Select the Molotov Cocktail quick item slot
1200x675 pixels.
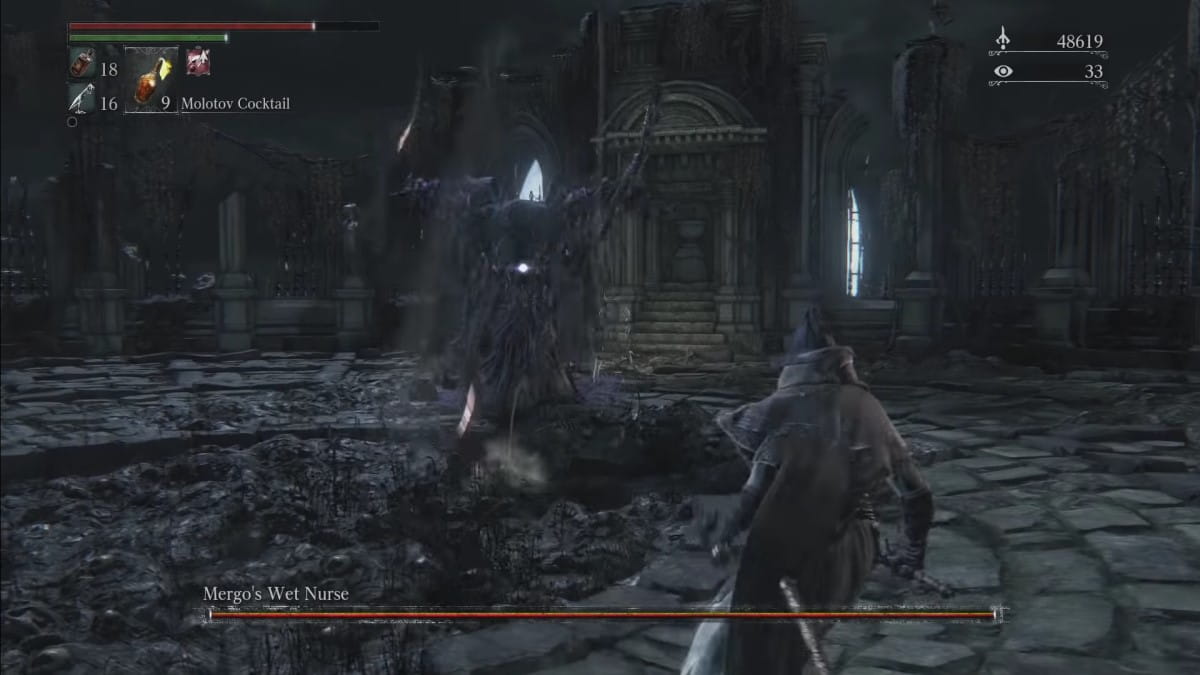click(151, 79)
